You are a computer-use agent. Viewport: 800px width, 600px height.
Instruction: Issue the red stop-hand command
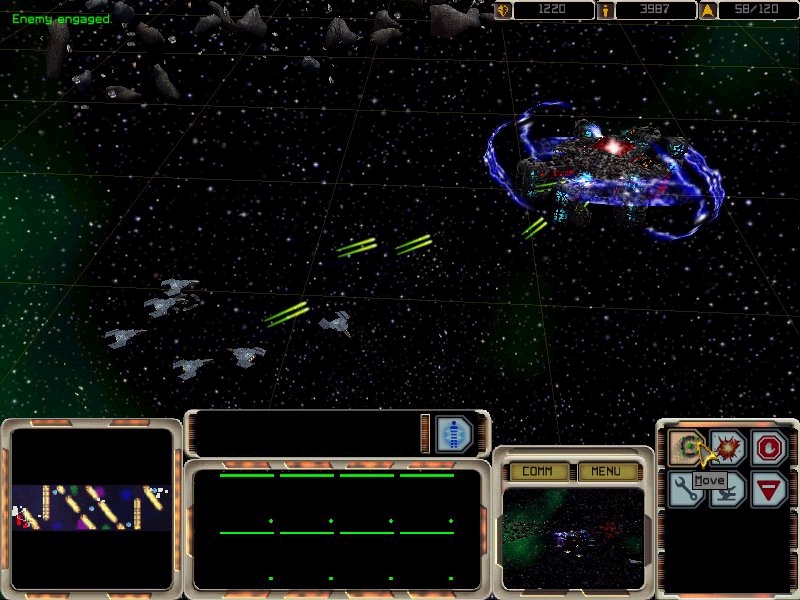click(x=769, y=446)
